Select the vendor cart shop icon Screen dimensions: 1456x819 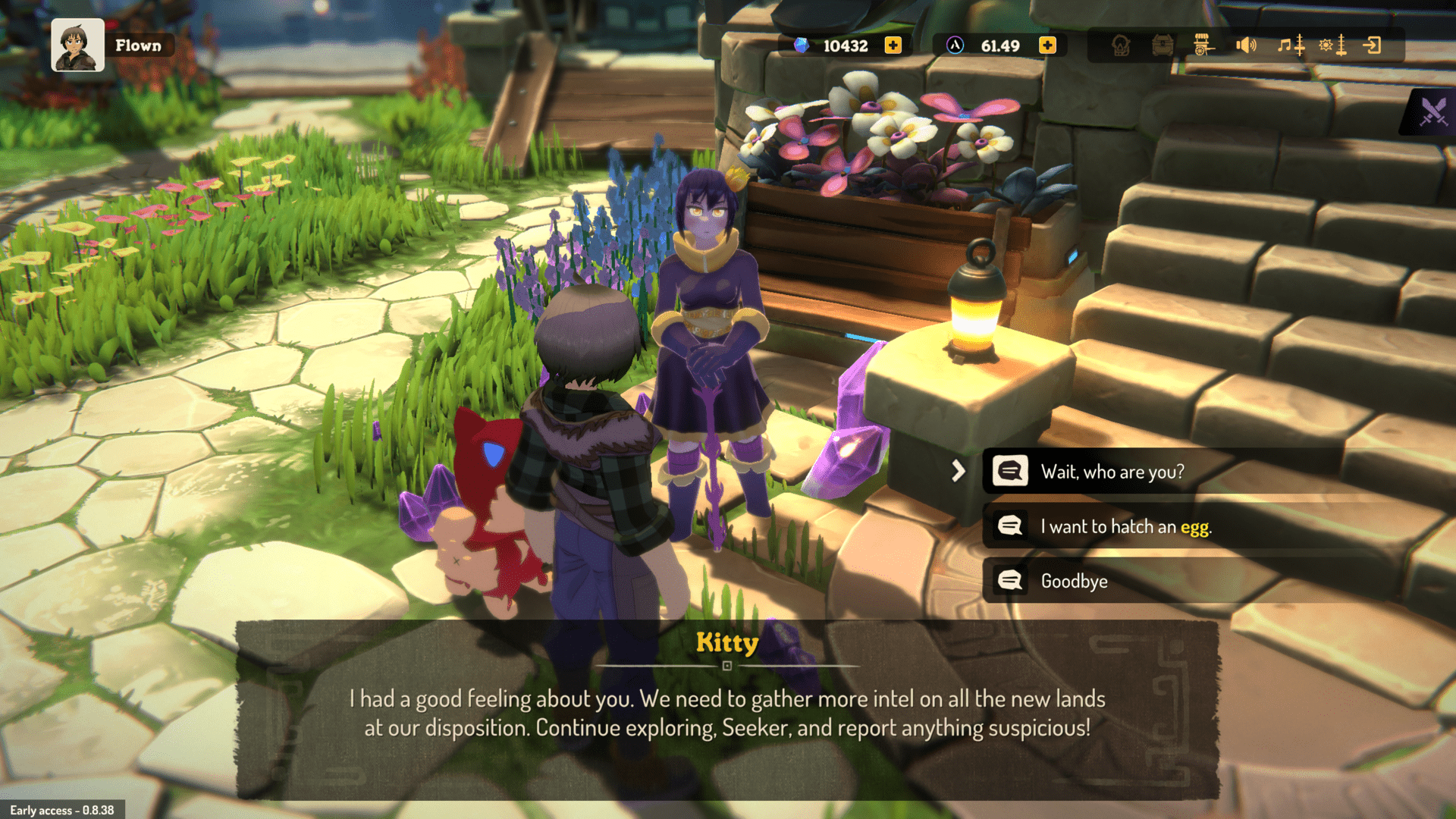pyautogui.click(x=1203, y=45)
